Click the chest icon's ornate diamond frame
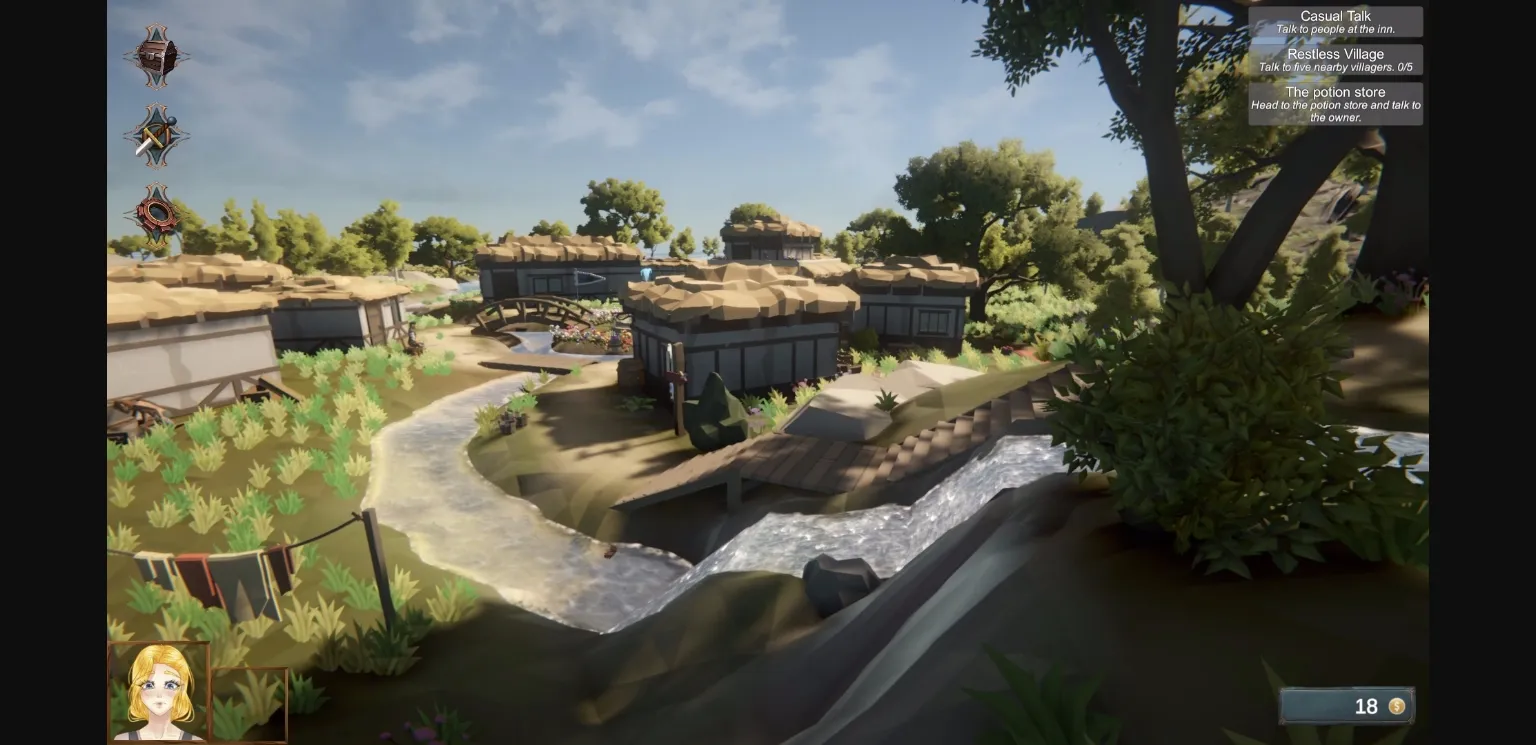 tap(155, 57)
